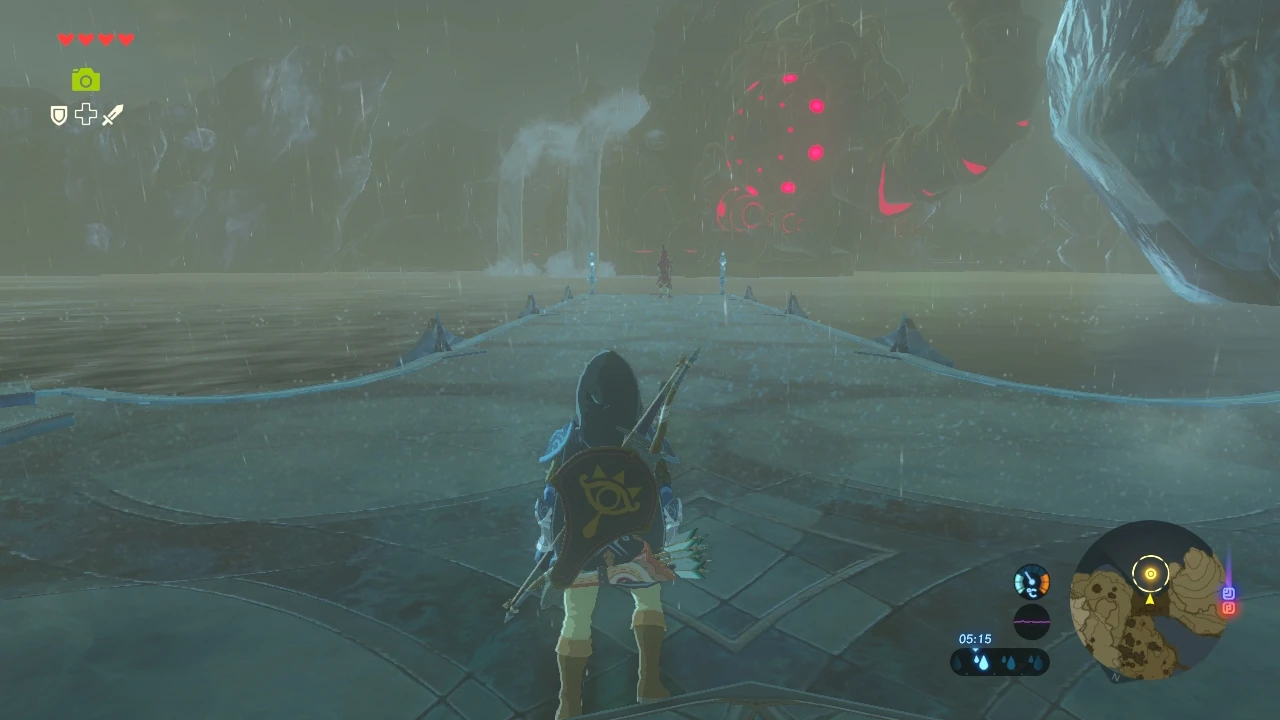Click the armor cross icon in the HUD
This screenshot has width=1280, height=720.
click(86, 114)
